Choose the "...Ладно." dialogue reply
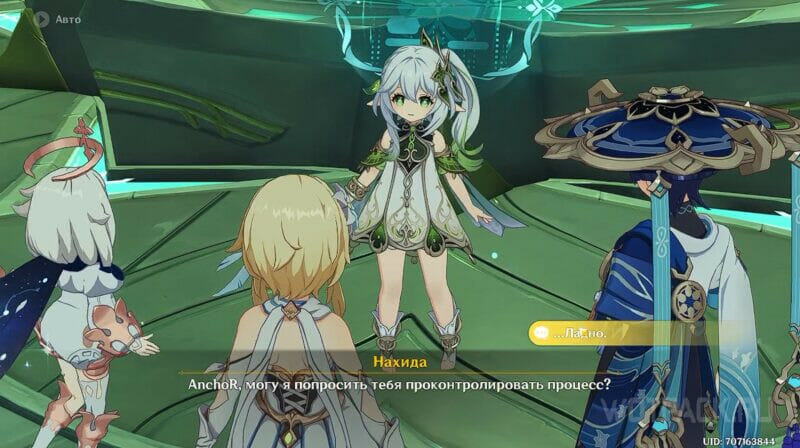The height and width of the screenshot is (448, 800). pyautogui.click(x=610, y=332)
